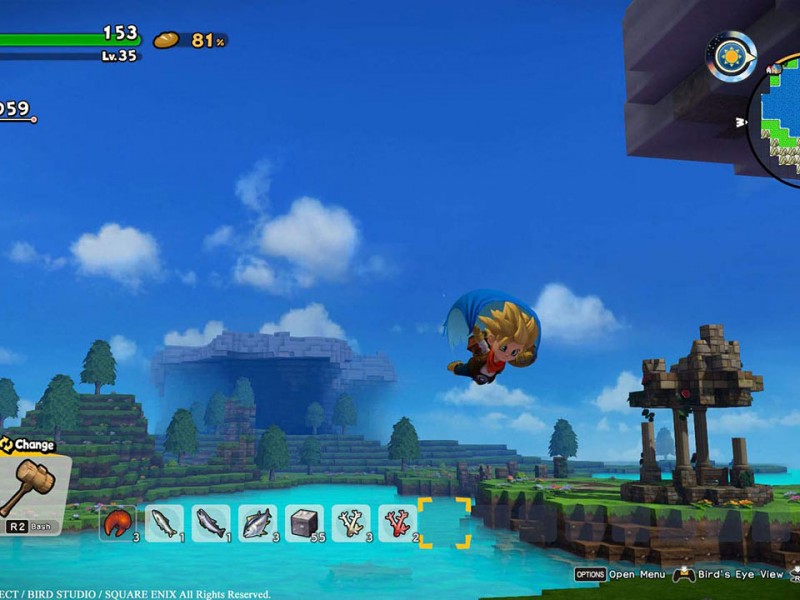Click the sun day-night clock icon
The image size is (800, 600).
click(x=731, y=57)
